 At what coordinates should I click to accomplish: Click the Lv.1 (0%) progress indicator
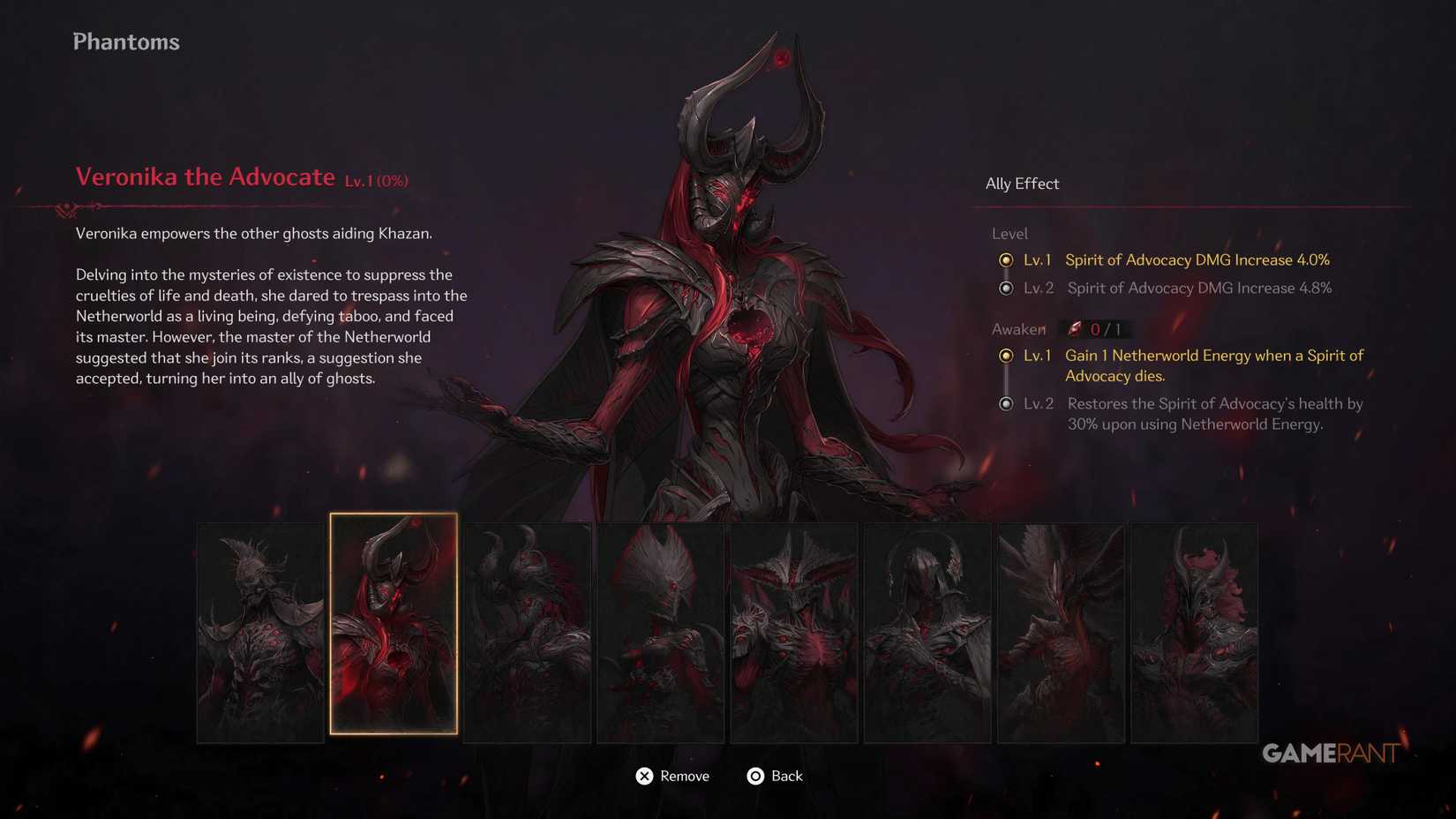click(377, 180)
